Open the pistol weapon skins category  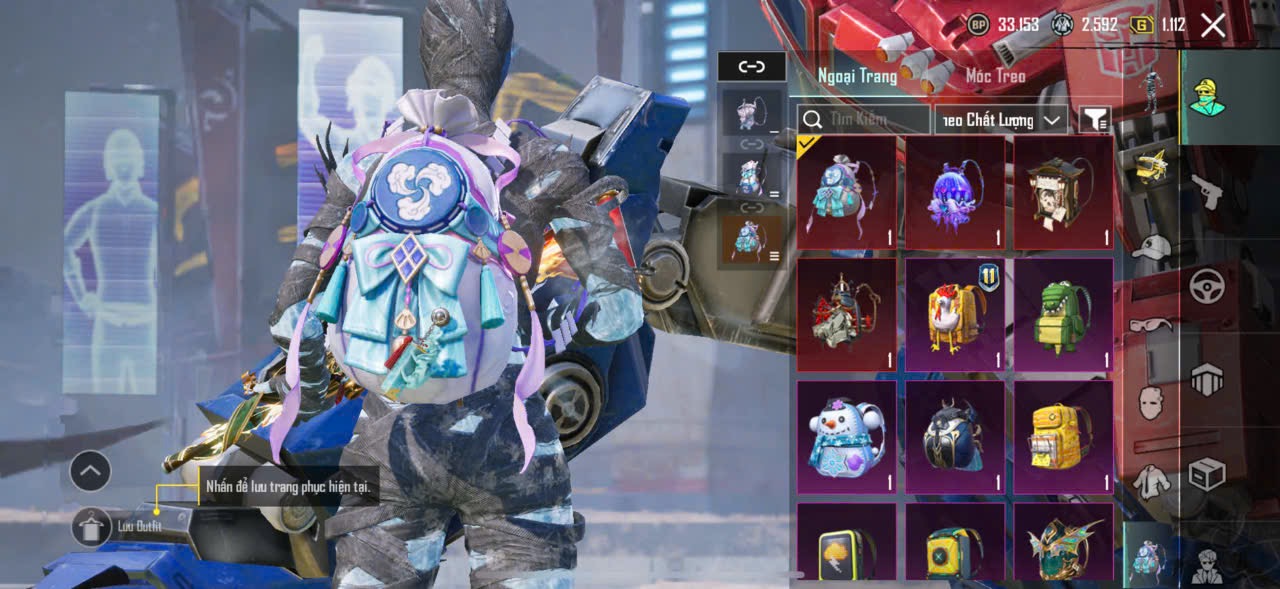coord(1207,190)
